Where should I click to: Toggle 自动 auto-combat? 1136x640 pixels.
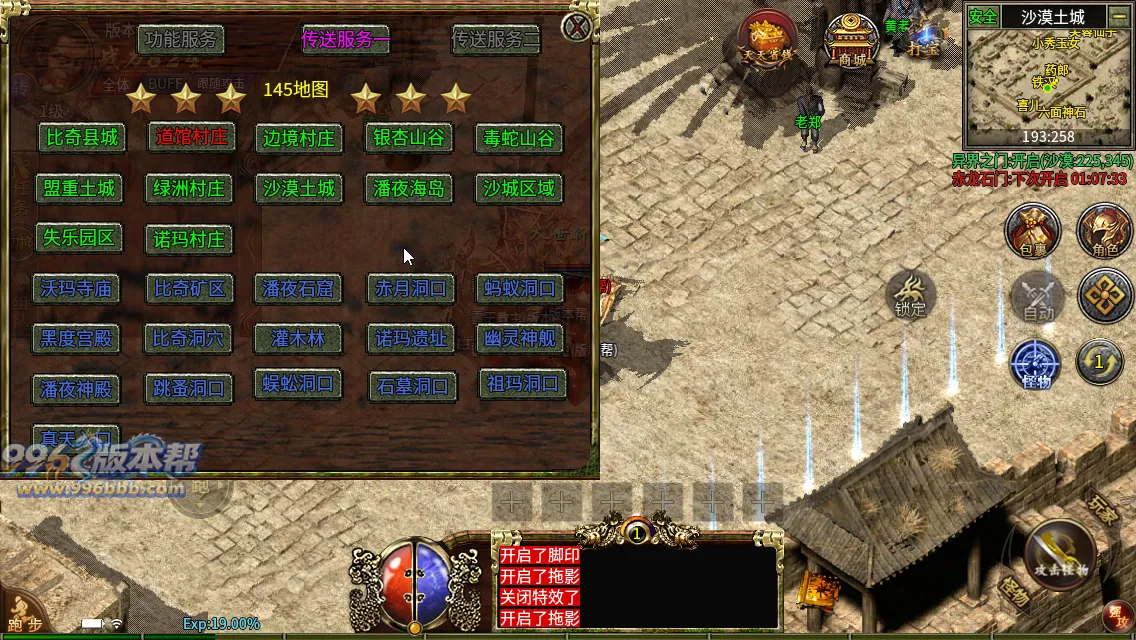[x=1038, y=297]
